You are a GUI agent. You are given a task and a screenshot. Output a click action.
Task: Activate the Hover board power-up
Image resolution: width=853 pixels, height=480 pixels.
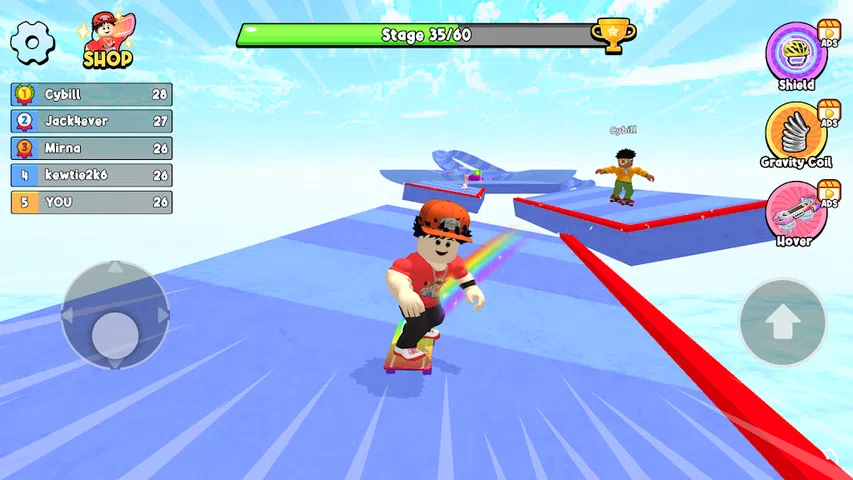(796, 209)
